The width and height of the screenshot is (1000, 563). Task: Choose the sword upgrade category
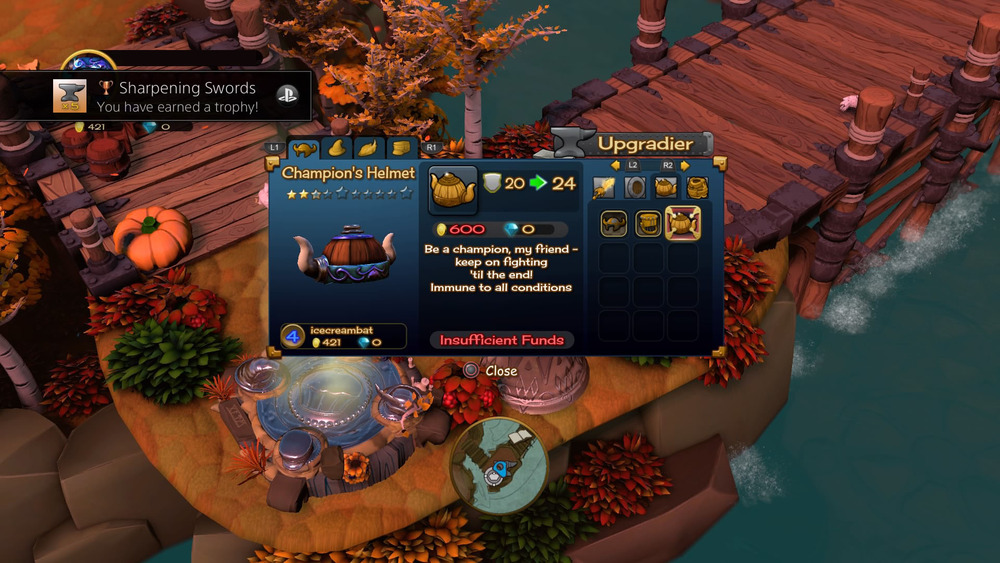[603, 187]
